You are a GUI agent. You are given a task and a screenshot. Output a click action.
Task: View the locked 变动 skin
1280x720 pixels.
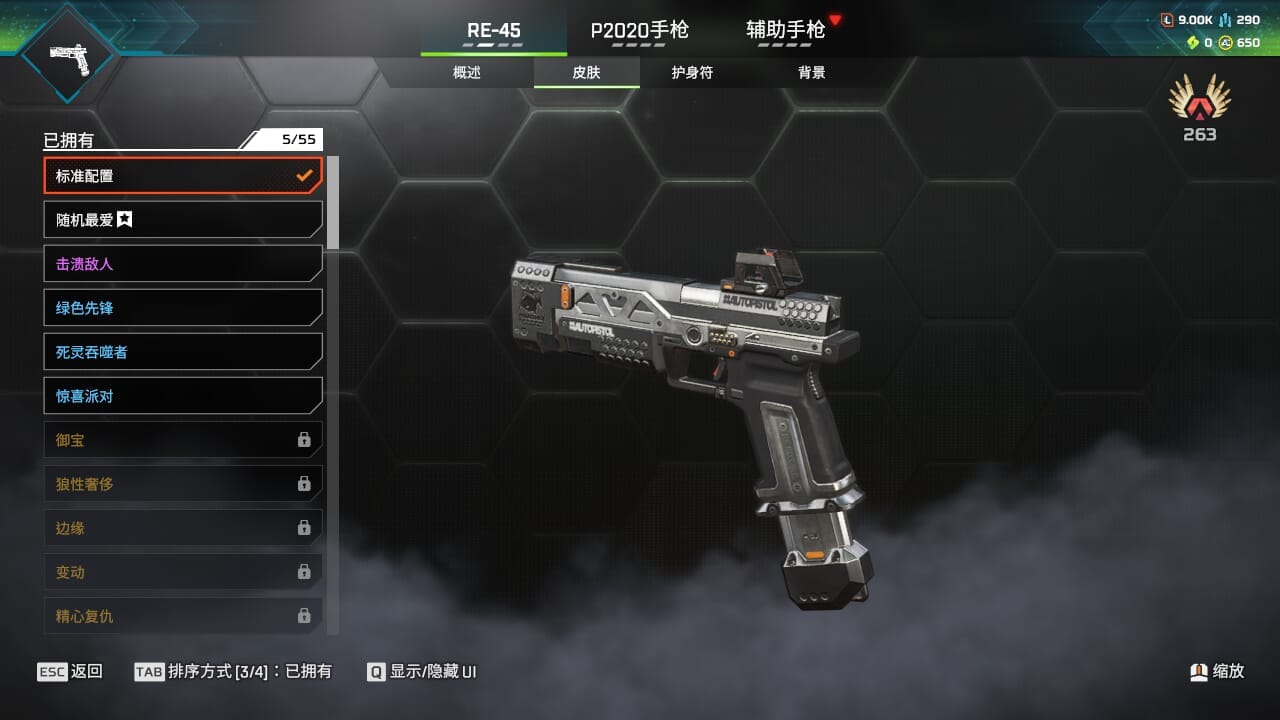[x=183, y=572]
